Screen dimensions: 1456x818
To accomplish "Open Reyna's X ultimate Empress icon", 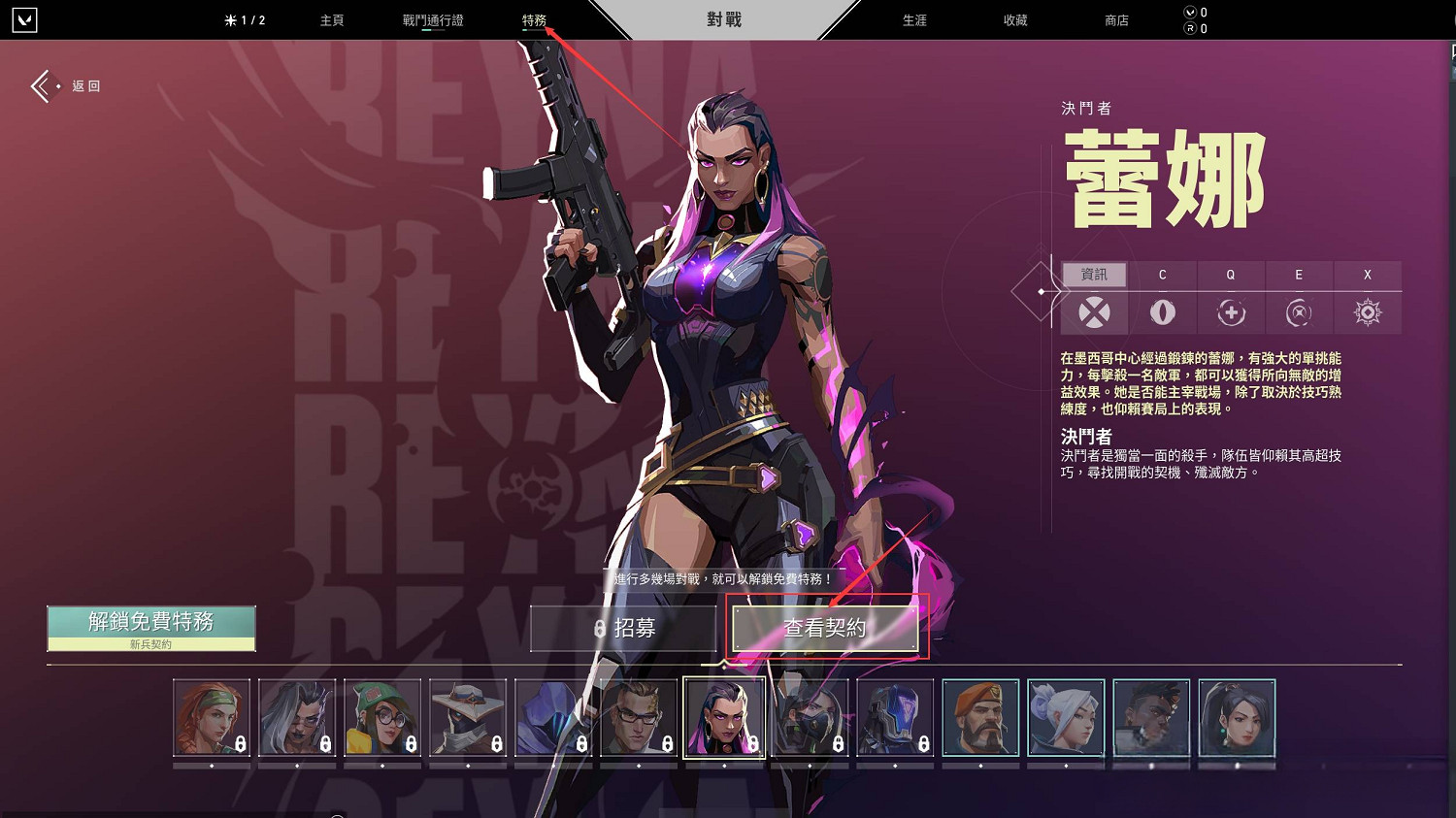I will coord(1367,312).
